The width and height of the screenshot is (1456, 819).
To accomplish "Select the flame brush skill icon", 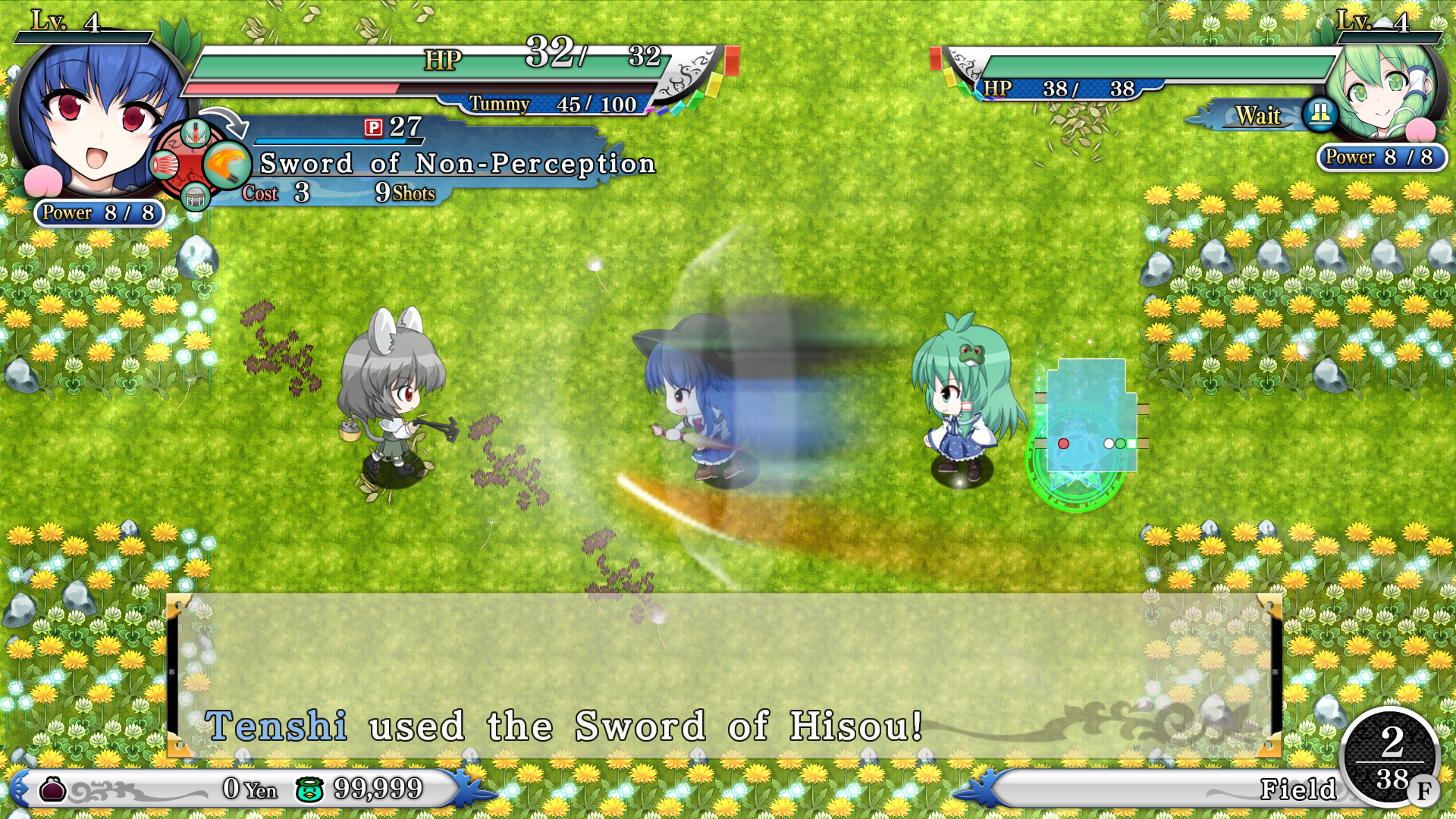I will 227,165.
